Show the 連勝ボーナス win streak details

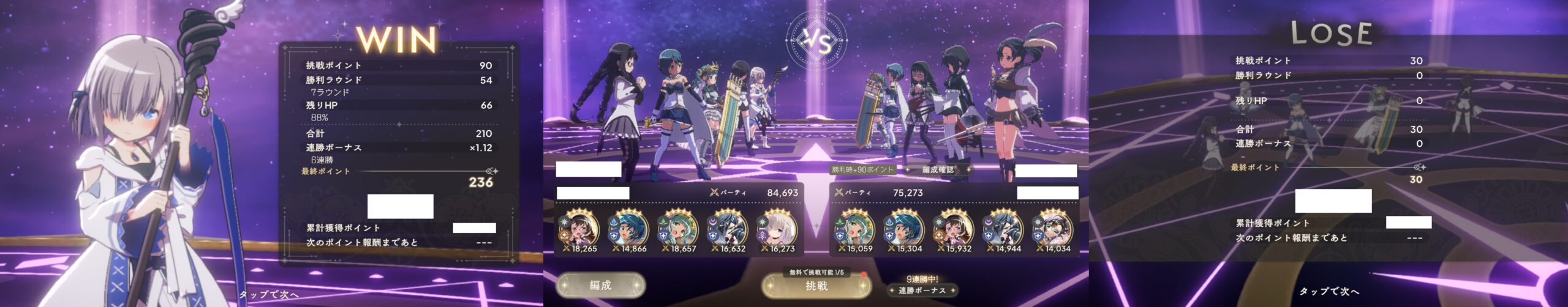point(922,290)
